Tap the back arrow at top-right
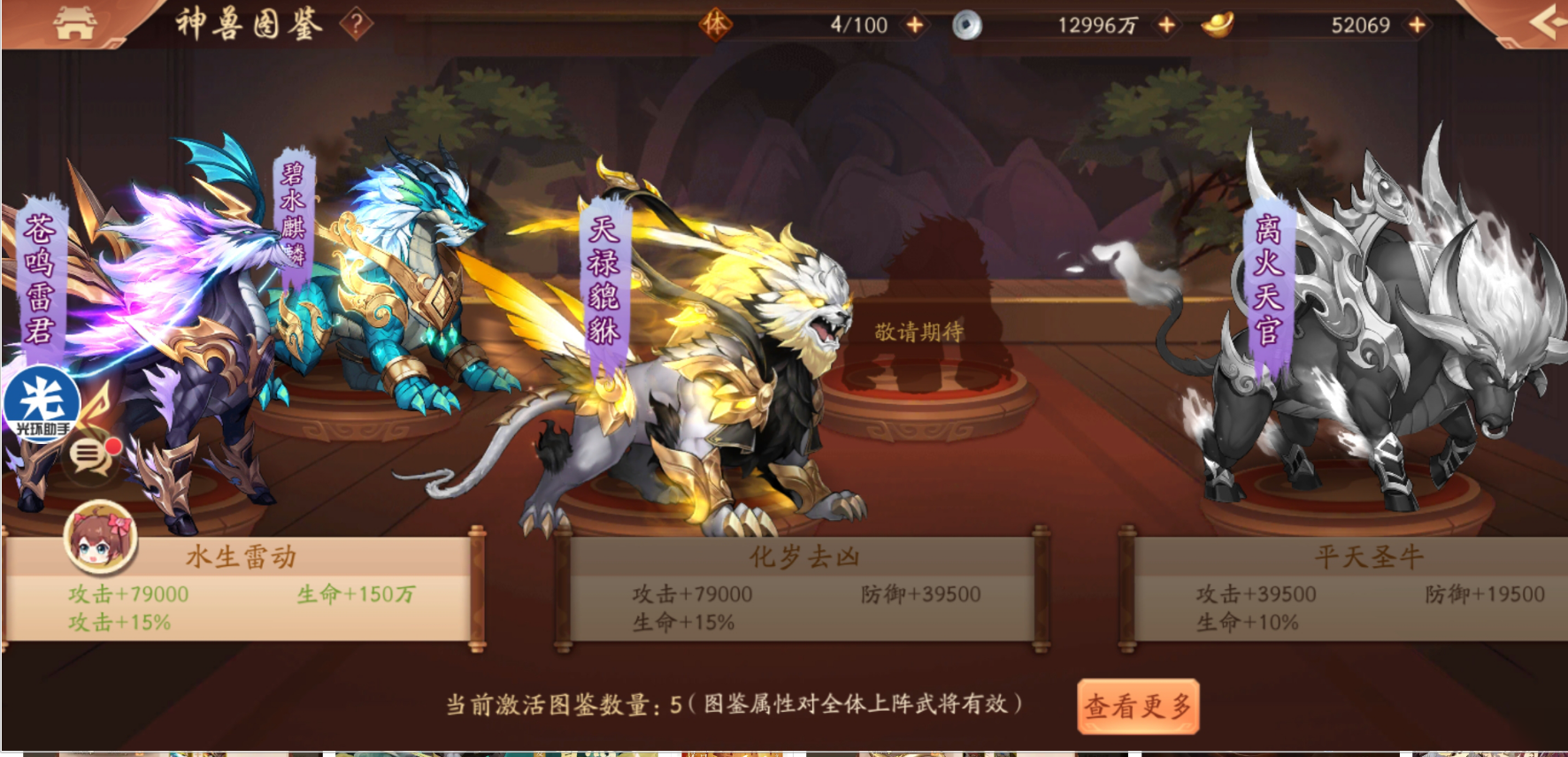Image resolution: width=1568 pixels, height=757 pixels. click(1543, 21)
